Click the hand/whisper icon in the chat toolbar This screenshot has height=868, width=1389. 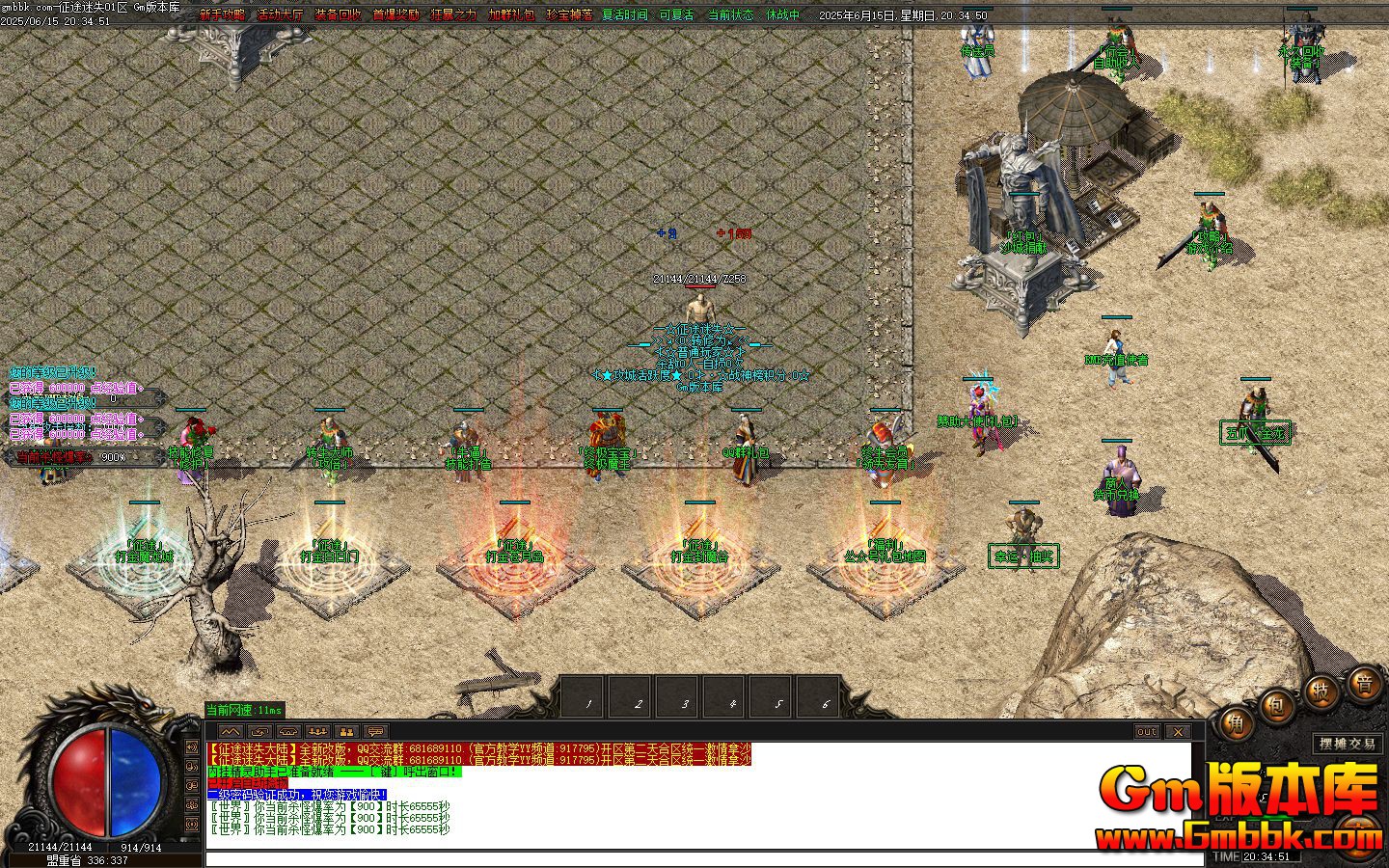pyautogui.click(x=259, y=731)
